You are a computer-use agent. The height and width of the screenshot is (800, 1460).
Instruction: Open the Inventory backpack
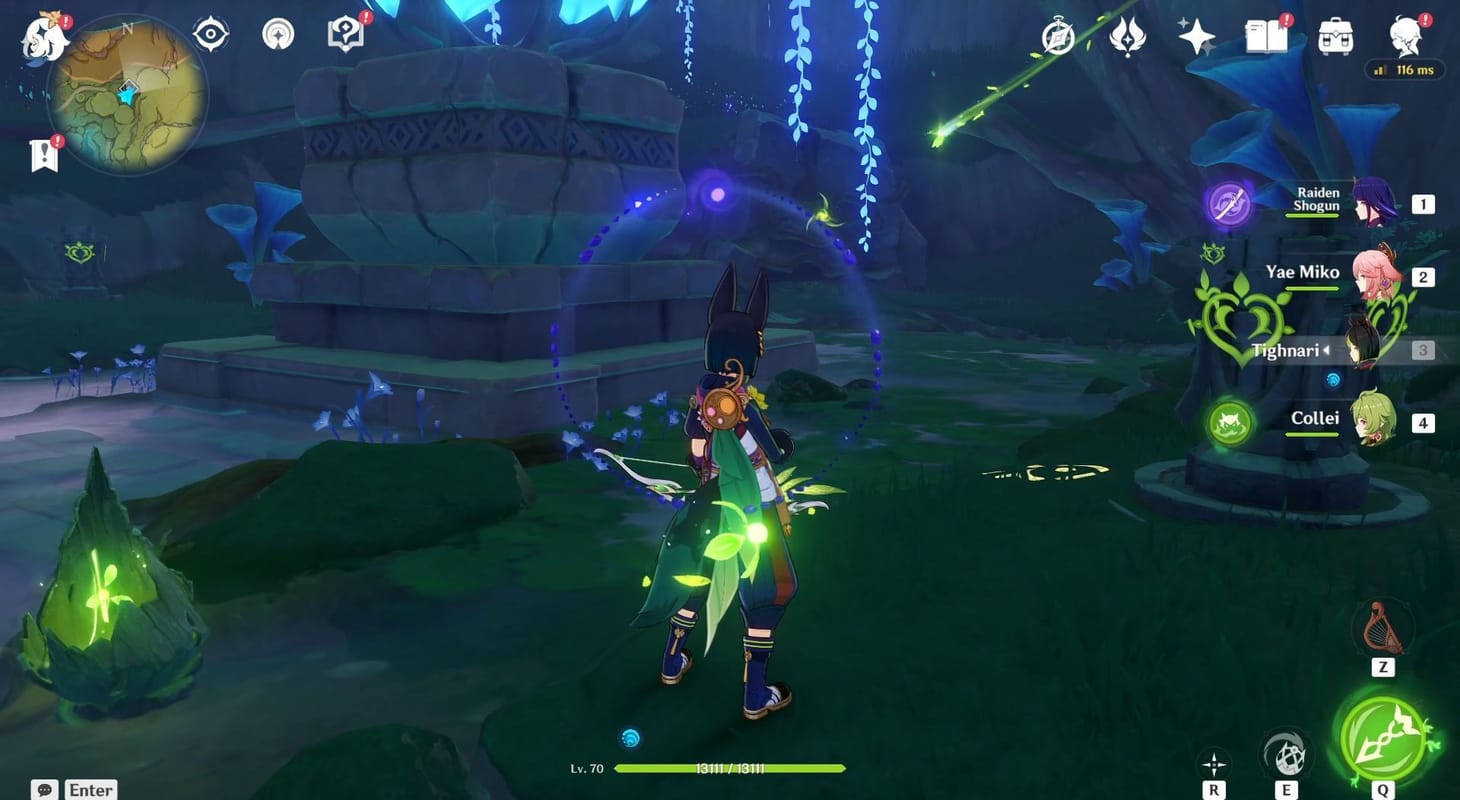coord(1336,33)
